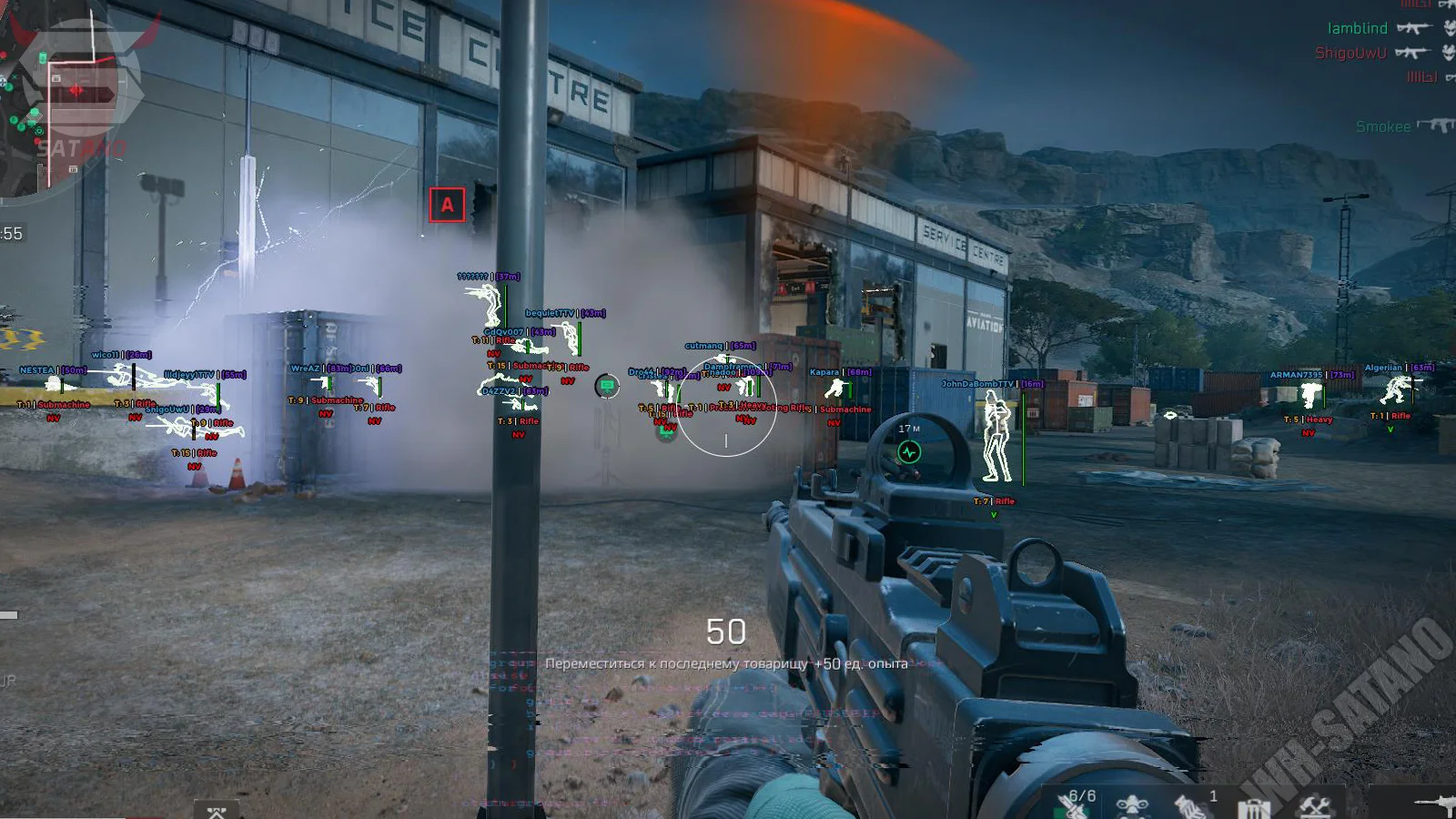Select the submachine gun weapon slot
The height and width of the screenshot is (819, 1456).
click(1436, 803)
